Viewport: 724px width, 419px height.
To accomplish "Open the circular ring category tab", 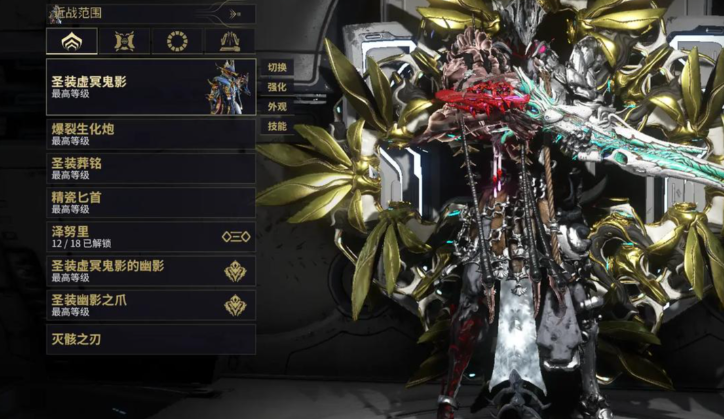I will point(177,41).
